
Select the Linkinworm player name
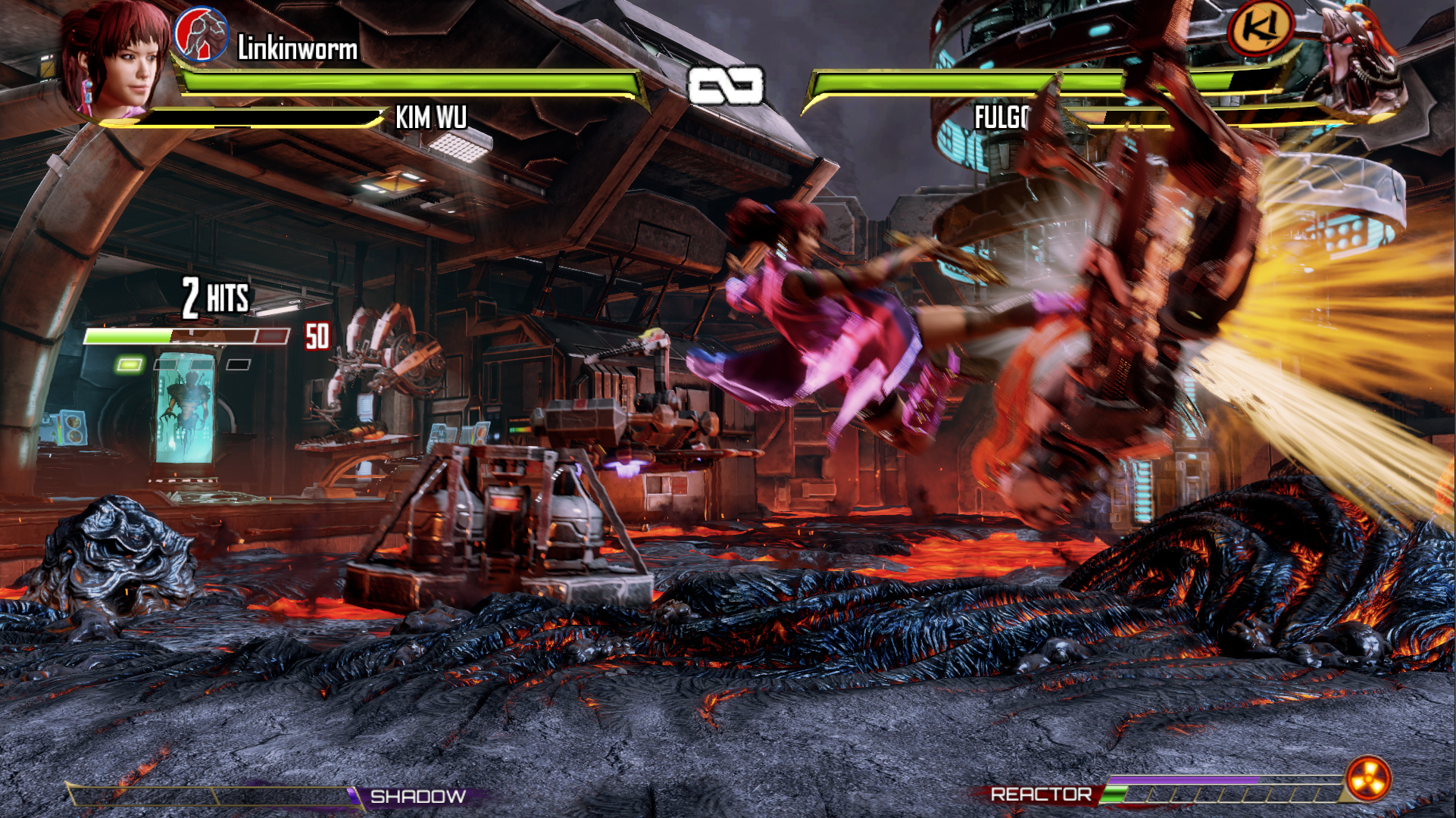(297, 48)
